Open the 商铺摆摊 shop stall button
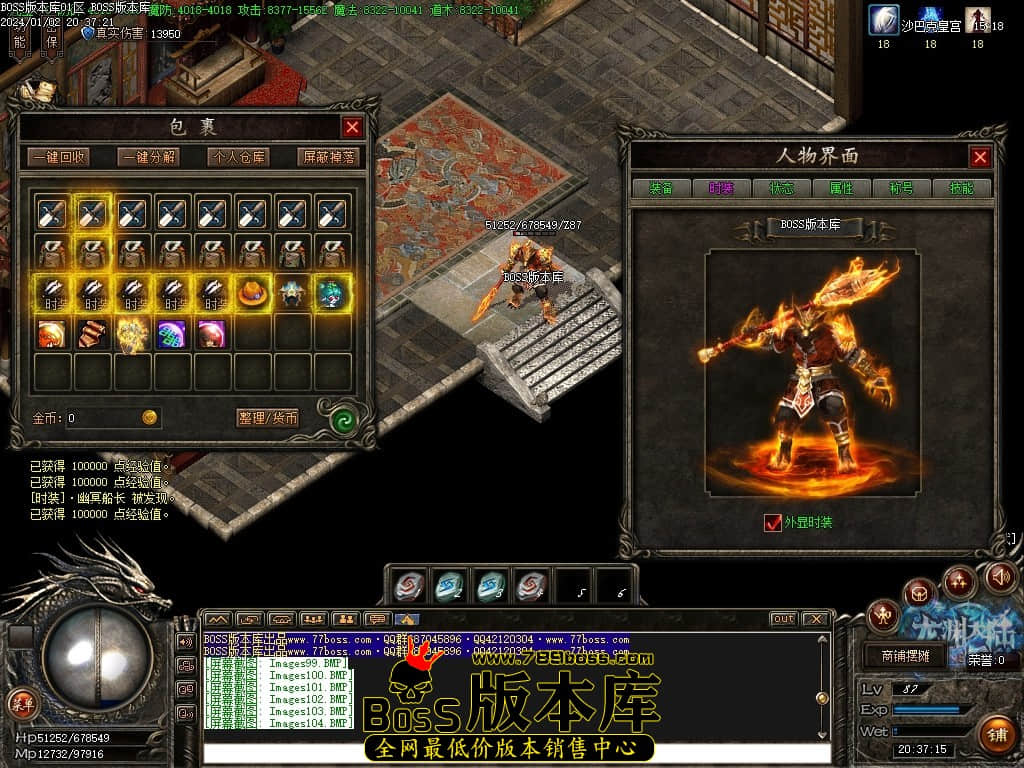The image size is (1024, 768). pyautogui.click(x=905, y=656)
